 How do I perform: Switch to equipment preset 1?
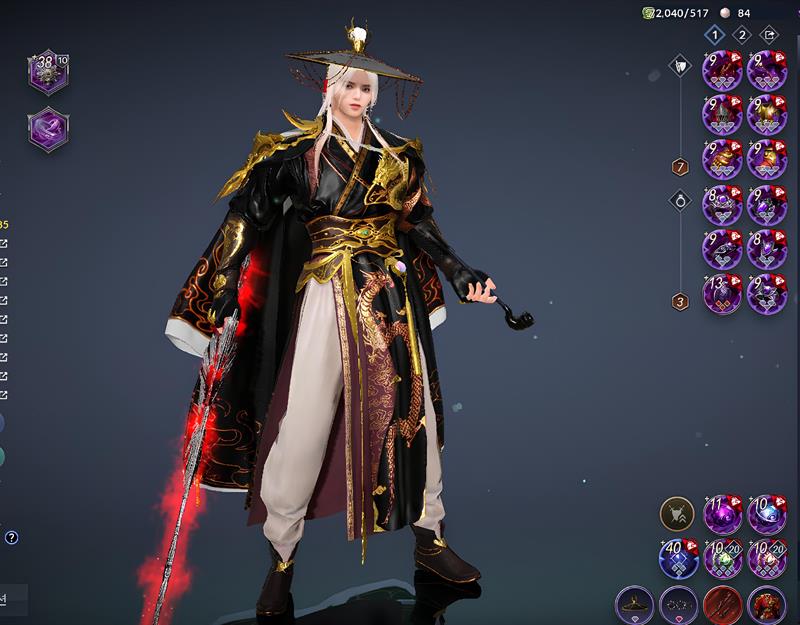tap(713, 34)
